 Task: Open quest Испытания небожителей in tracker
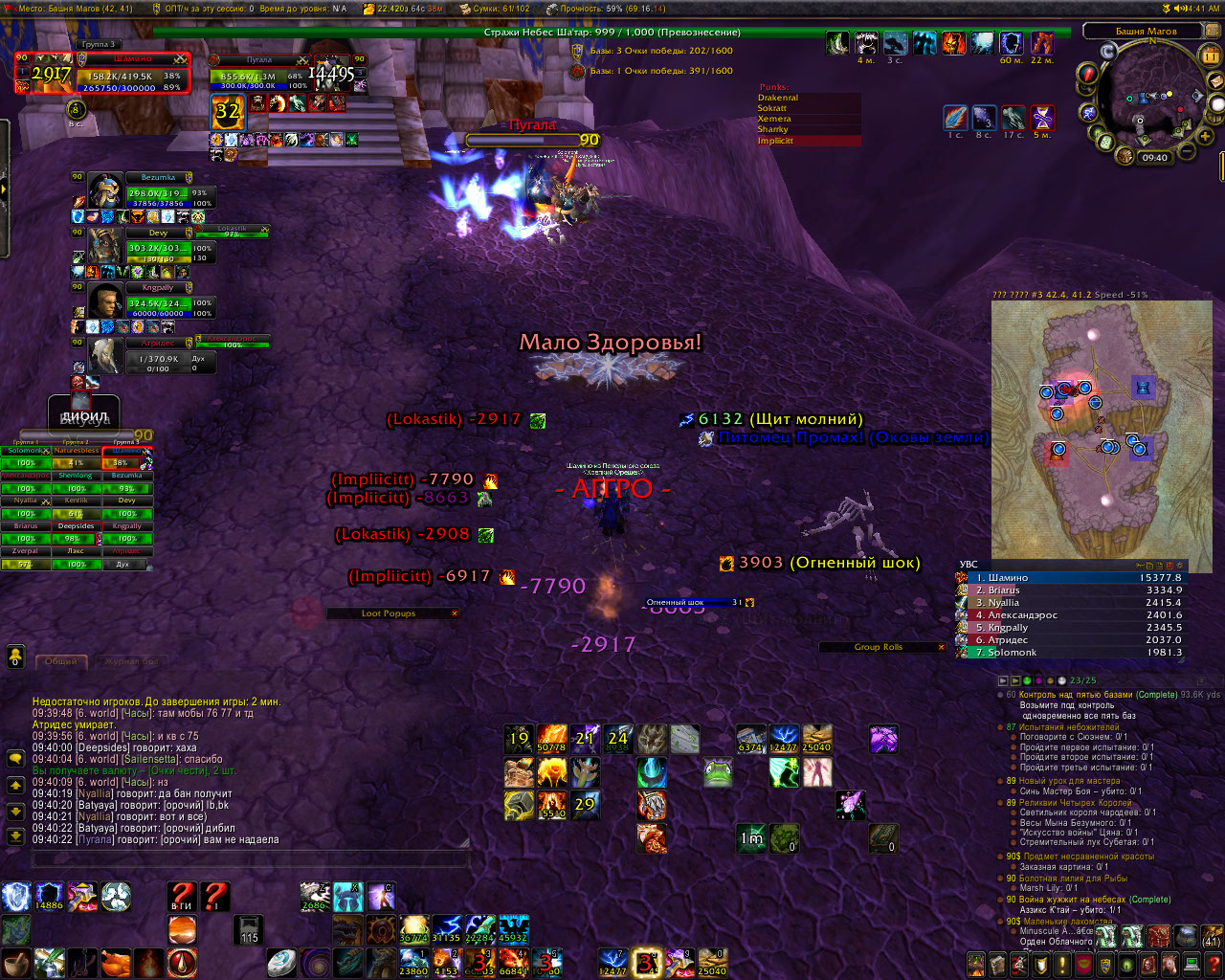point(1068,727)
